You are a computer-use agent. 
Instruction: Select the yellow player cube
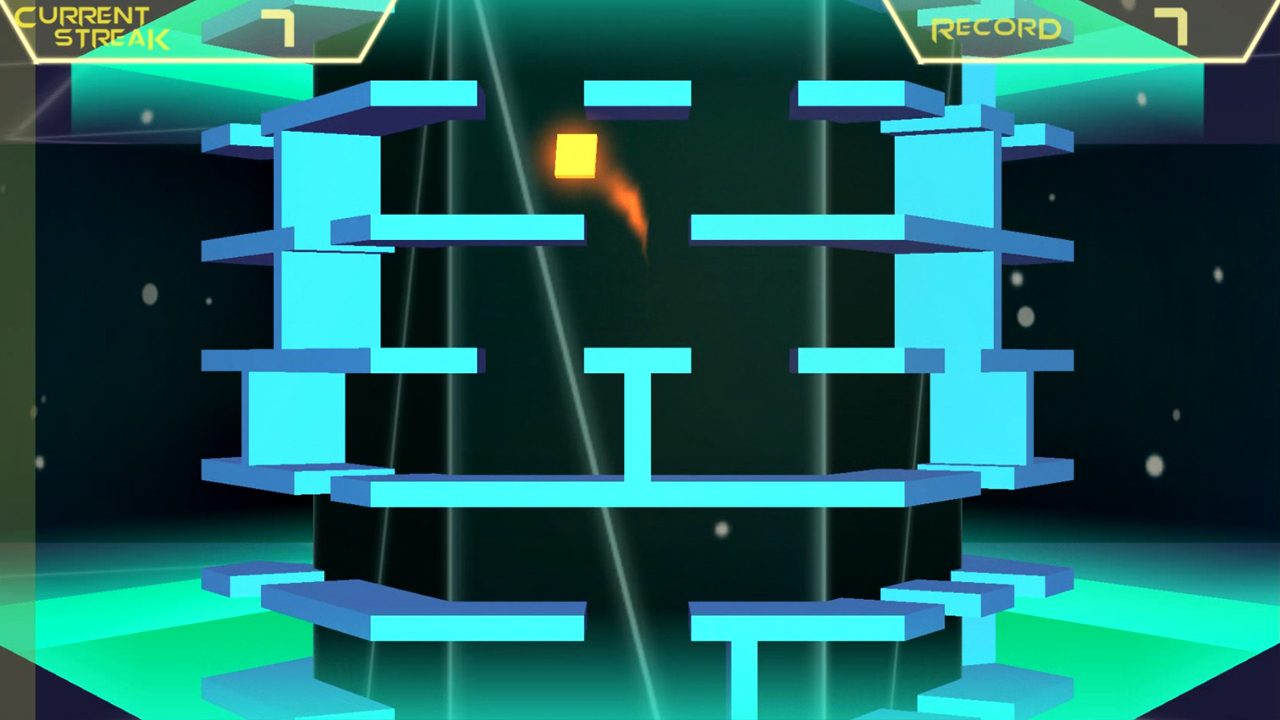tap(576, 157)
